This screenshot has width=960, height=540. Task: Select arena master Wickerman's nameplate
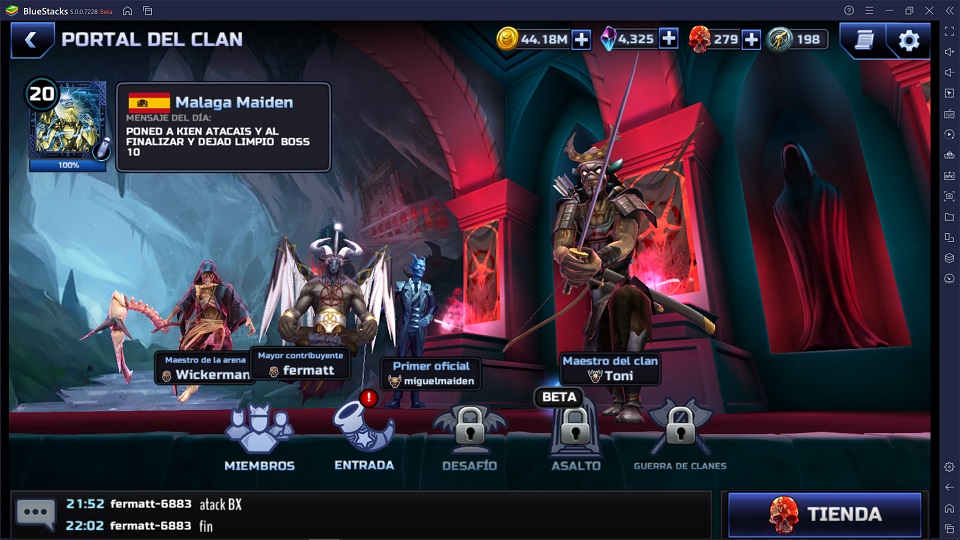(205, 368)
